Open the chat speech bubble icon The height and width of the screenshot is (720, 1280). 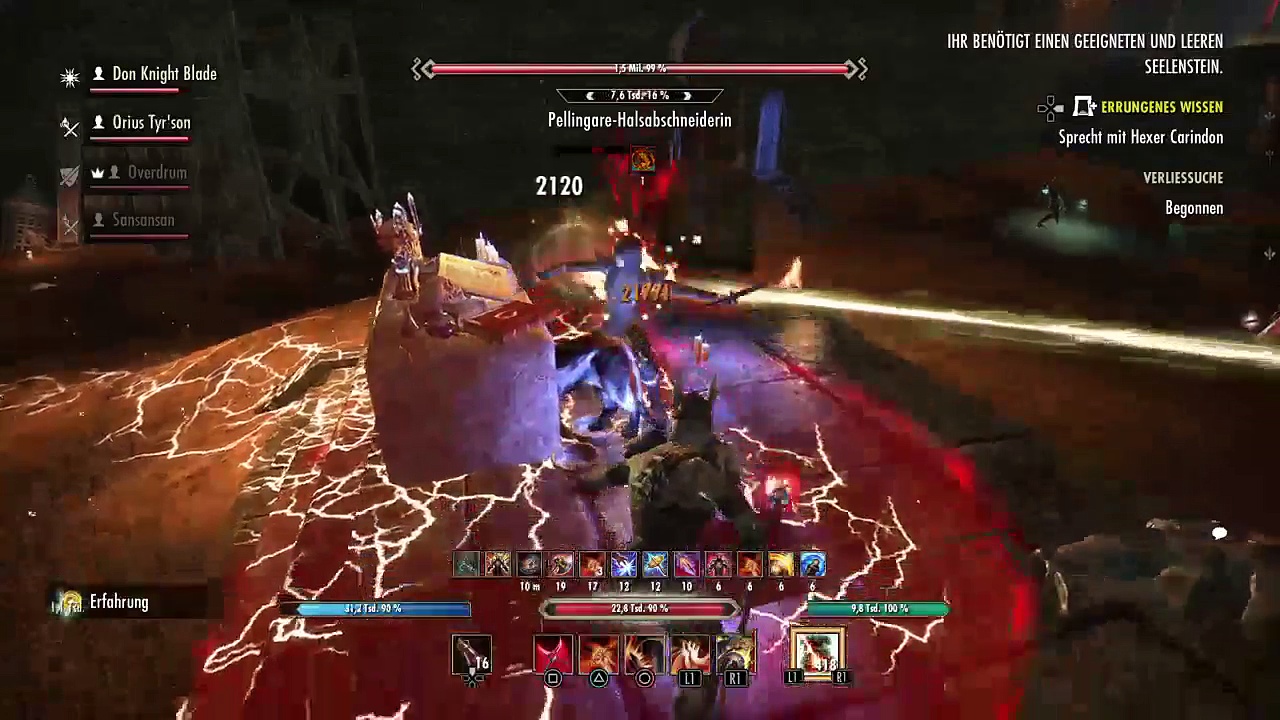pos(1219,534)
